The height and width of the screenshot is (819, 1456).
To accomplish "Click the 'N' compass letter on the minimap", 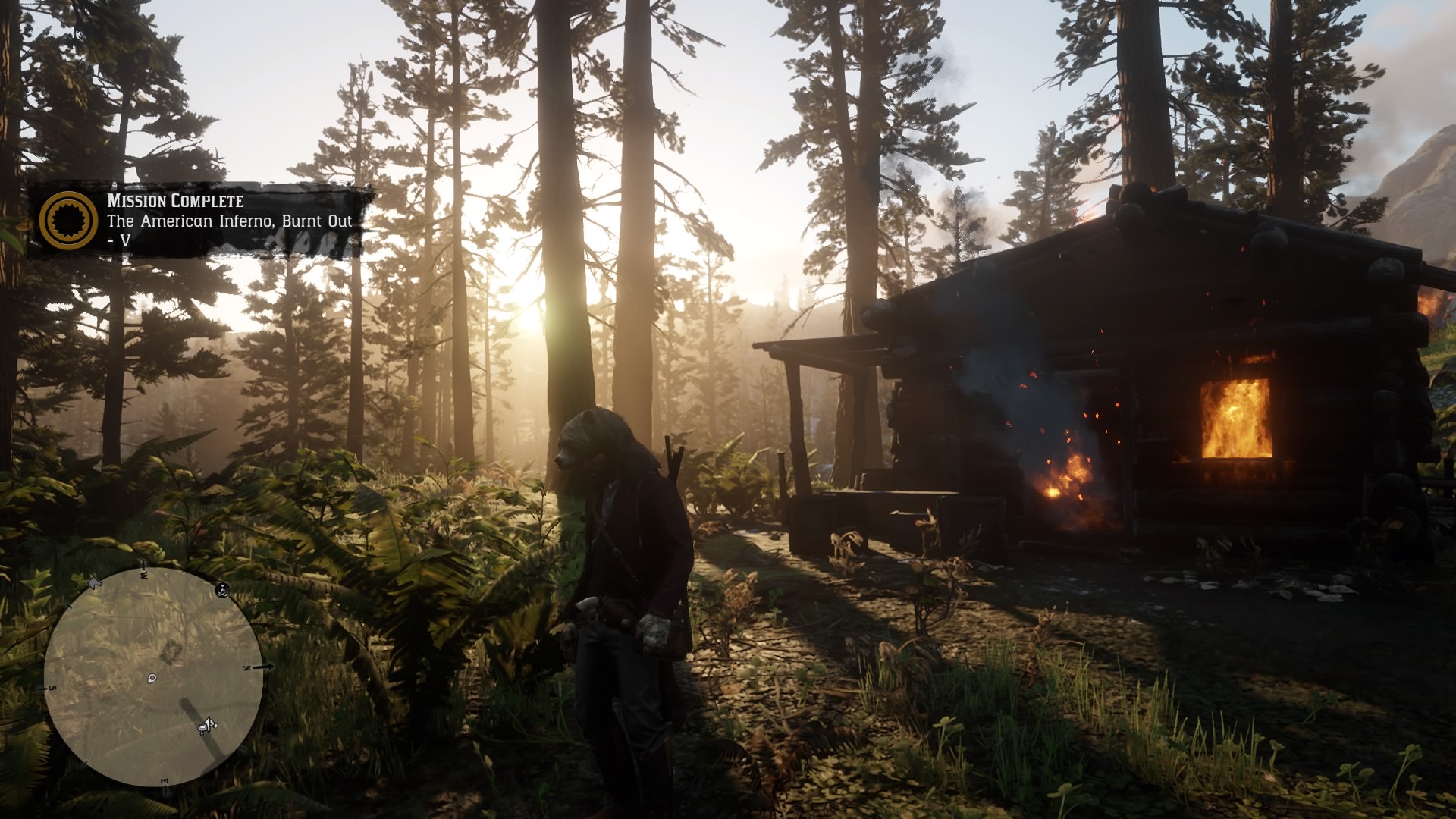I will (246, 668).
